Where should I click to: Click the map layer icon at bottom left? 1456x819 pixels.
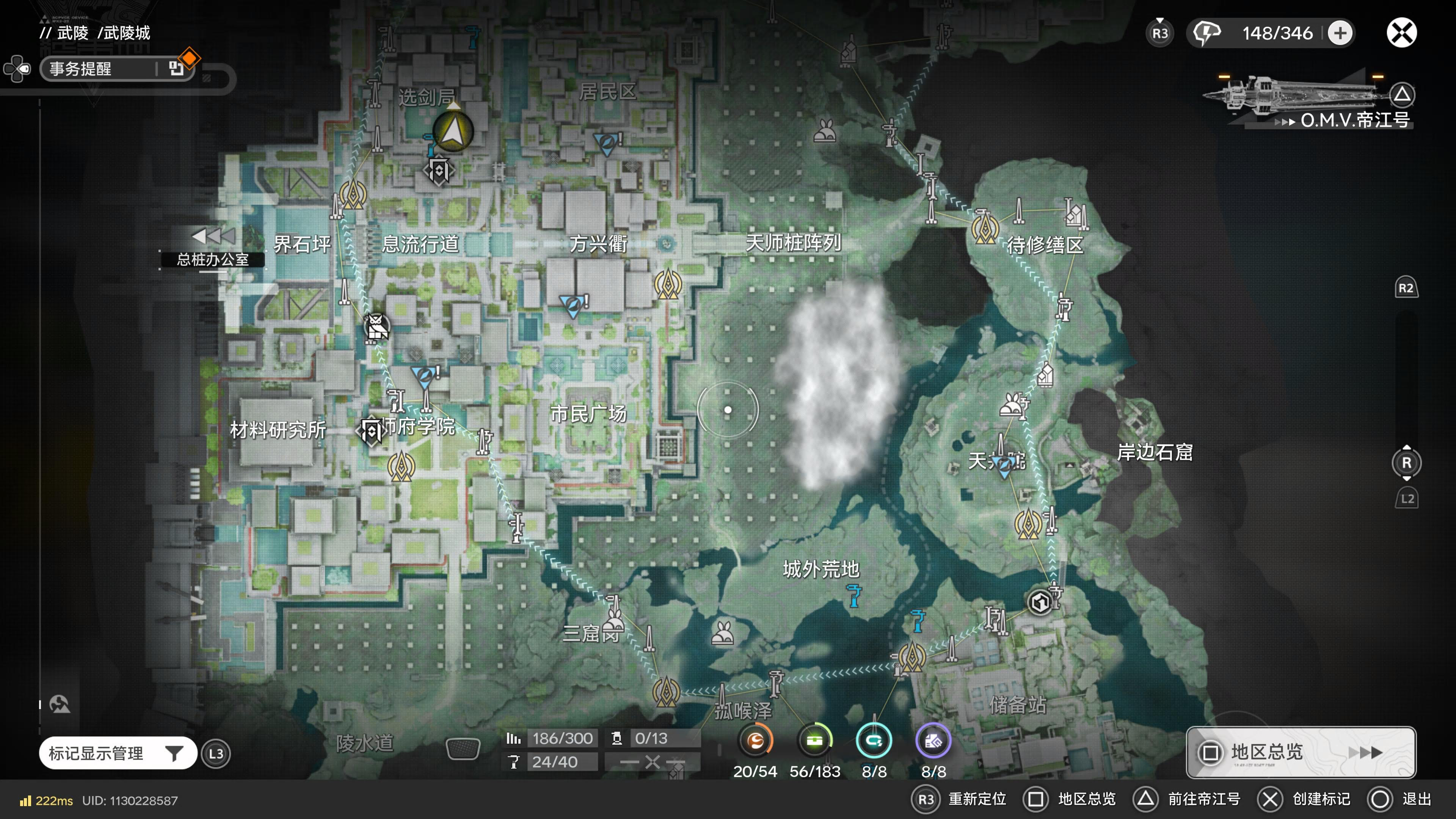click(x=60, y=704)
